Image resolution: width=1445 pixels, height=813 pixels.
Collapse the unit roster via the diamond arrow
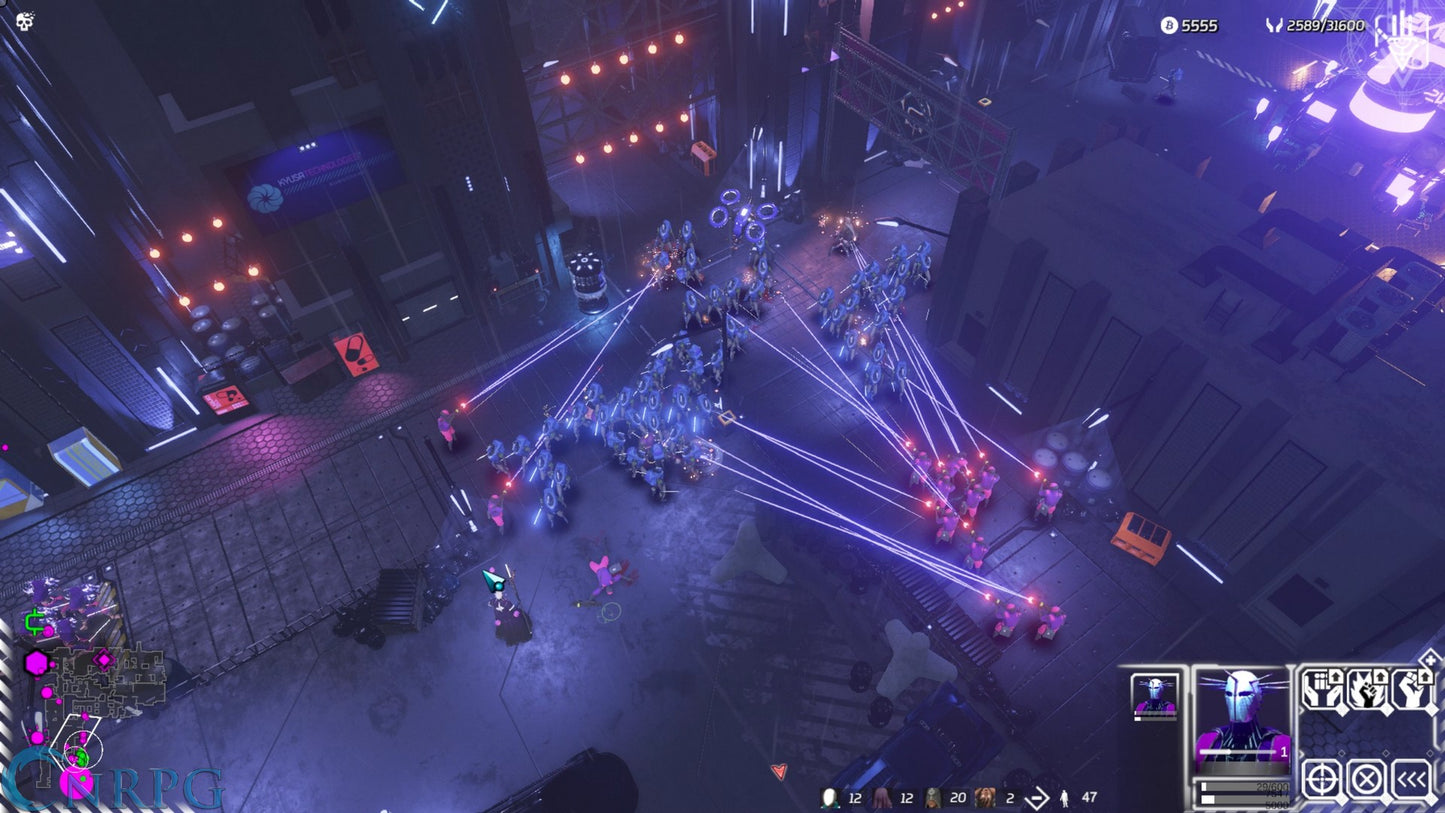tap(1410, 778)
